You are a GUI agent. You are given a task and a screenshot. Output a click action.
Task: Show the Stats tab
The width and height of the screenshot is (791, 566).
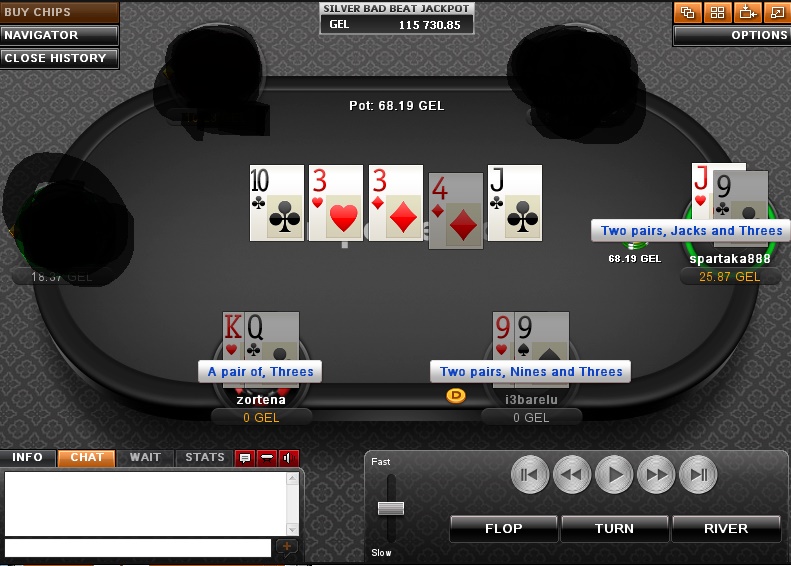205,457
